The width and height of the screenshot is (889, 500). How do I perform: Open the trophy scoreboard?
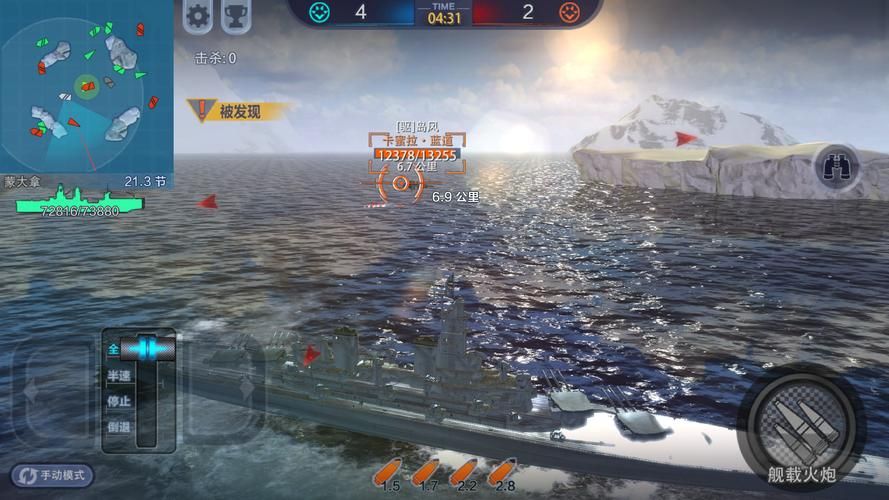236,15
